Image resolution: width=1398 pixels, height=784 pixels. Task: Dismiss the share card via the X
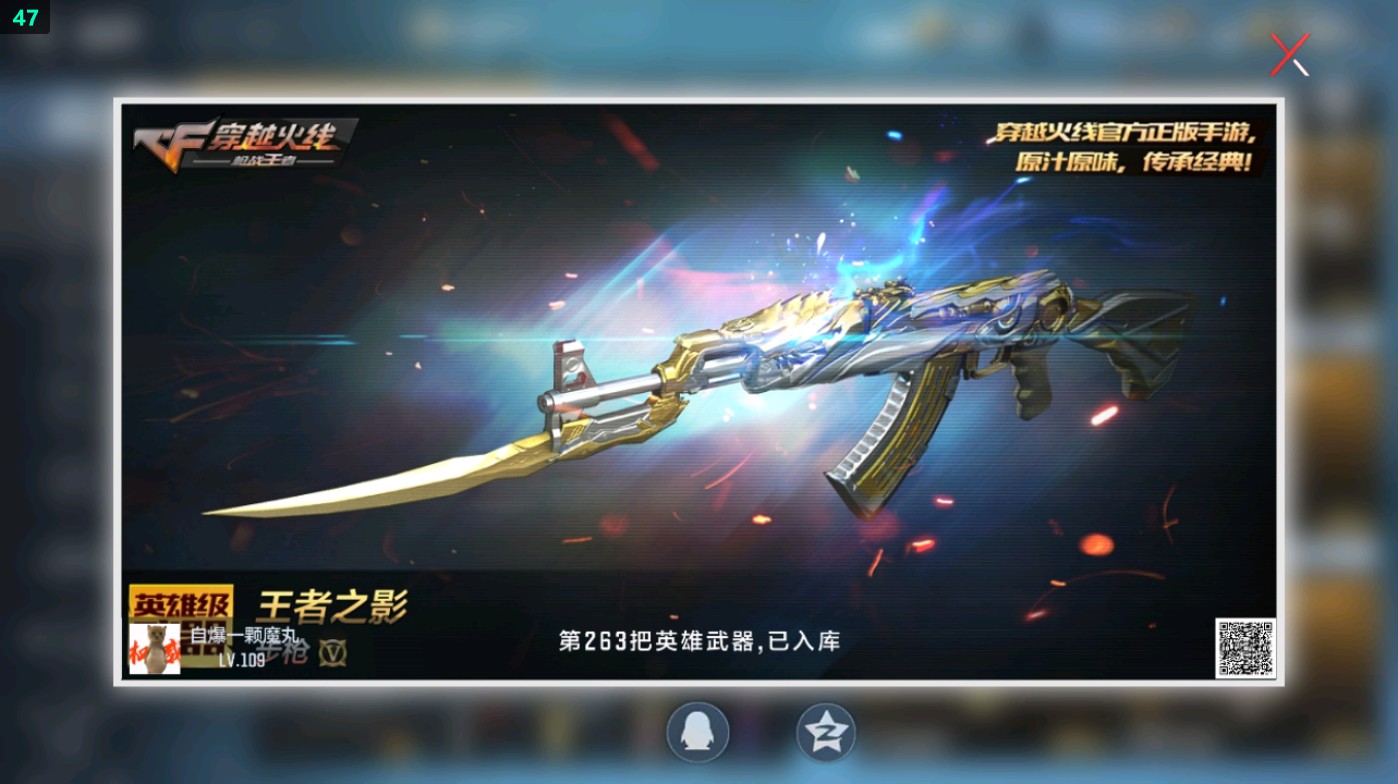tap(1288, 55)
